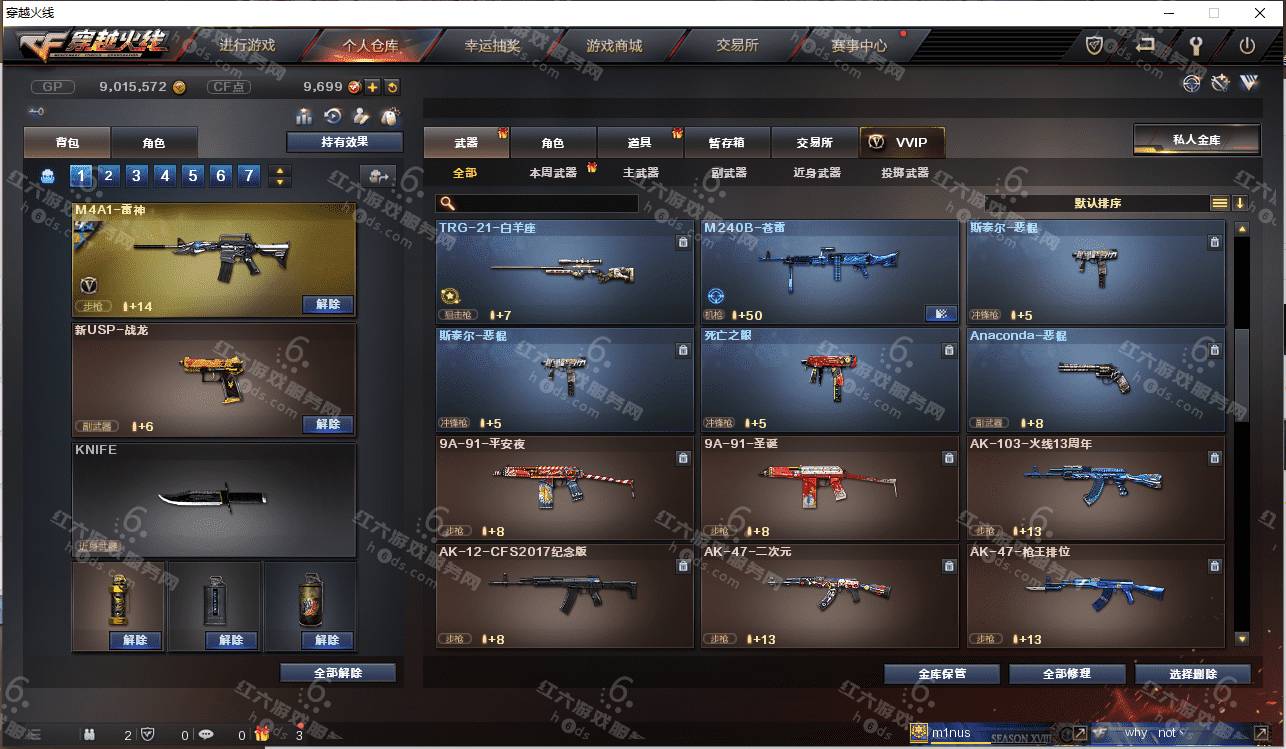Filter by 主武器 primary weapons
Screen dimensions: 1286x749
(640, 173)
